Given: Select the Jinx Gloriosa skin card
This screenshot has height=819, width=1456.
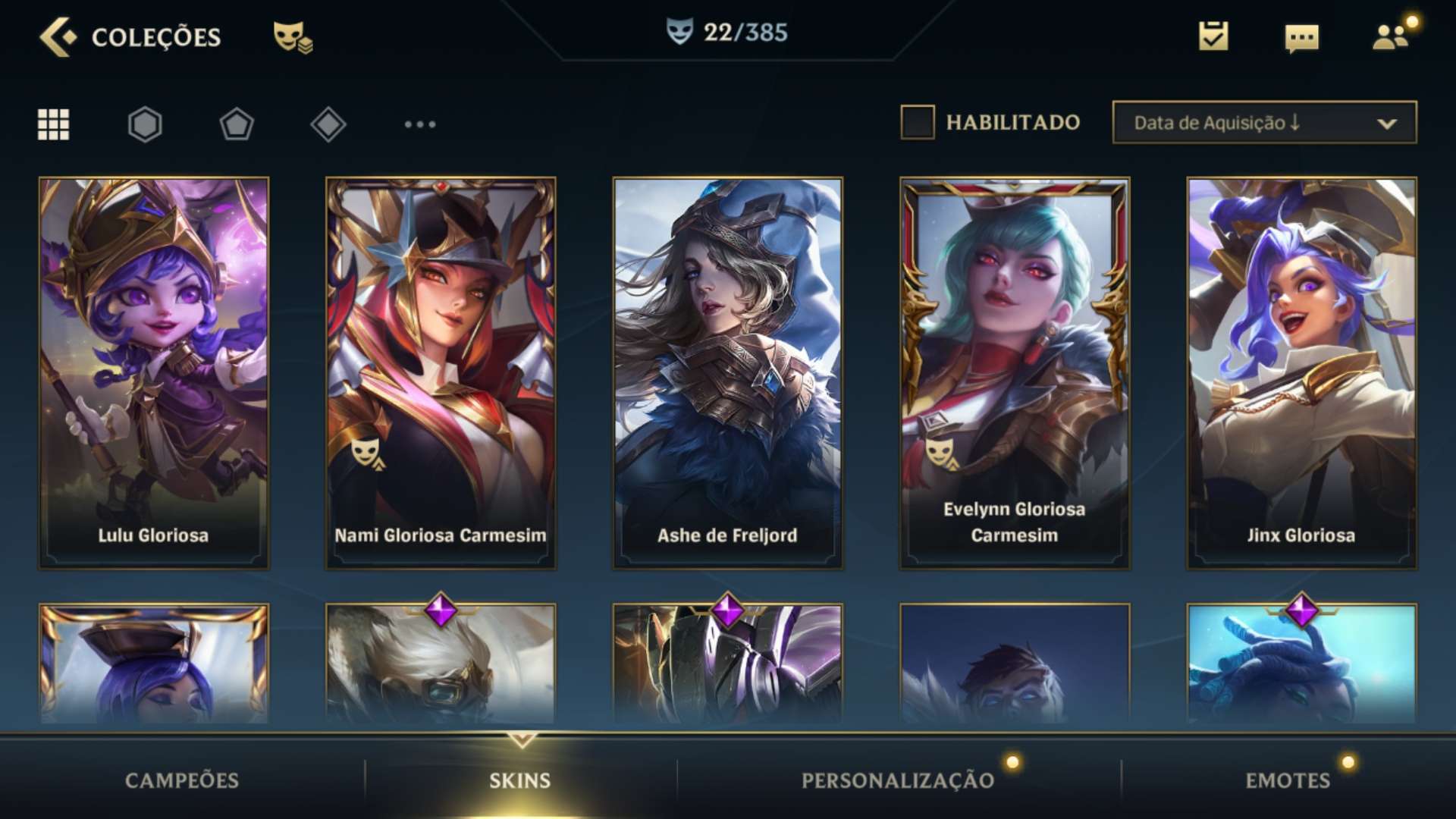Looking at the screenshot, I should point(1301,373).
